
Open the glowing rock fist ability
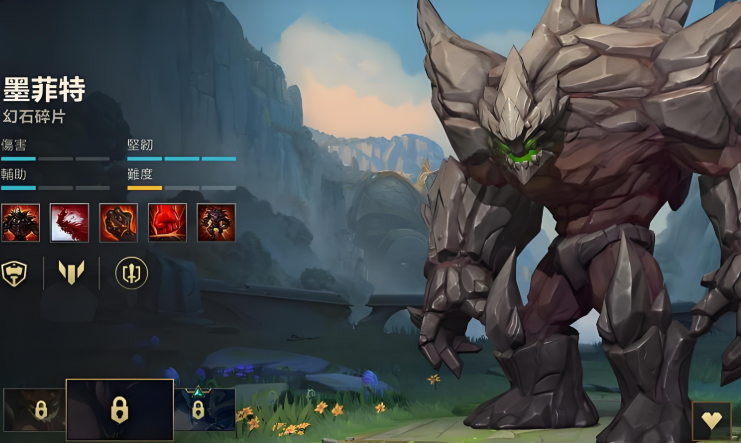118,222
